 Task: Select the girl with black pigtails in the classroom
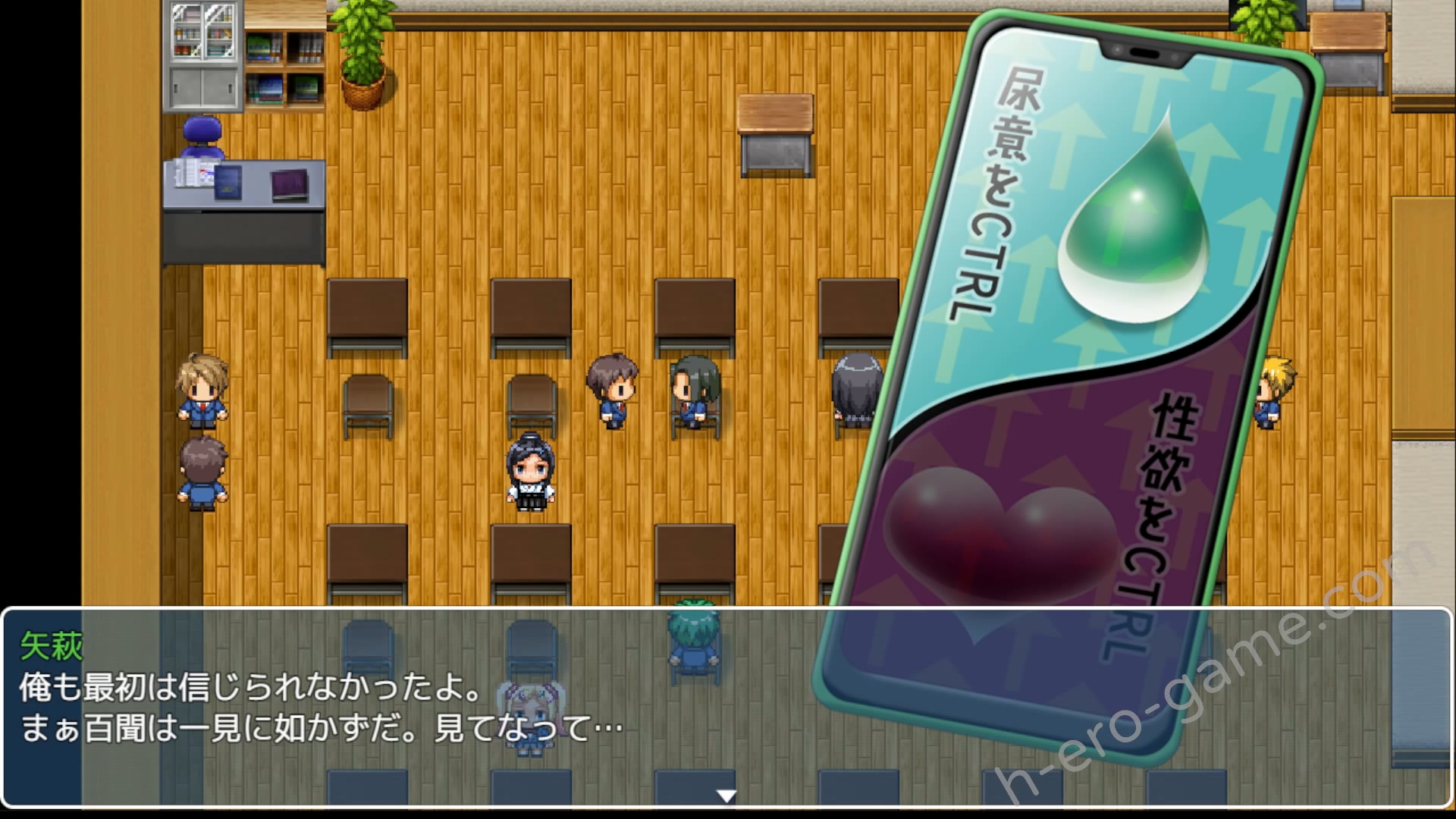(x=531, y=470)
